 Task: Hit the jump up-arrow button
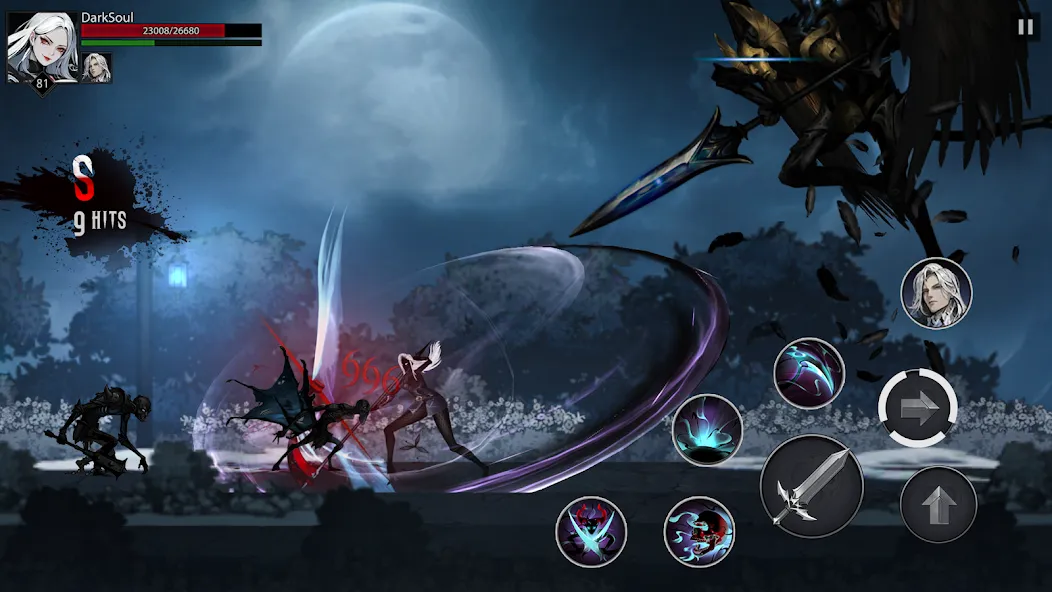[937, 505]
